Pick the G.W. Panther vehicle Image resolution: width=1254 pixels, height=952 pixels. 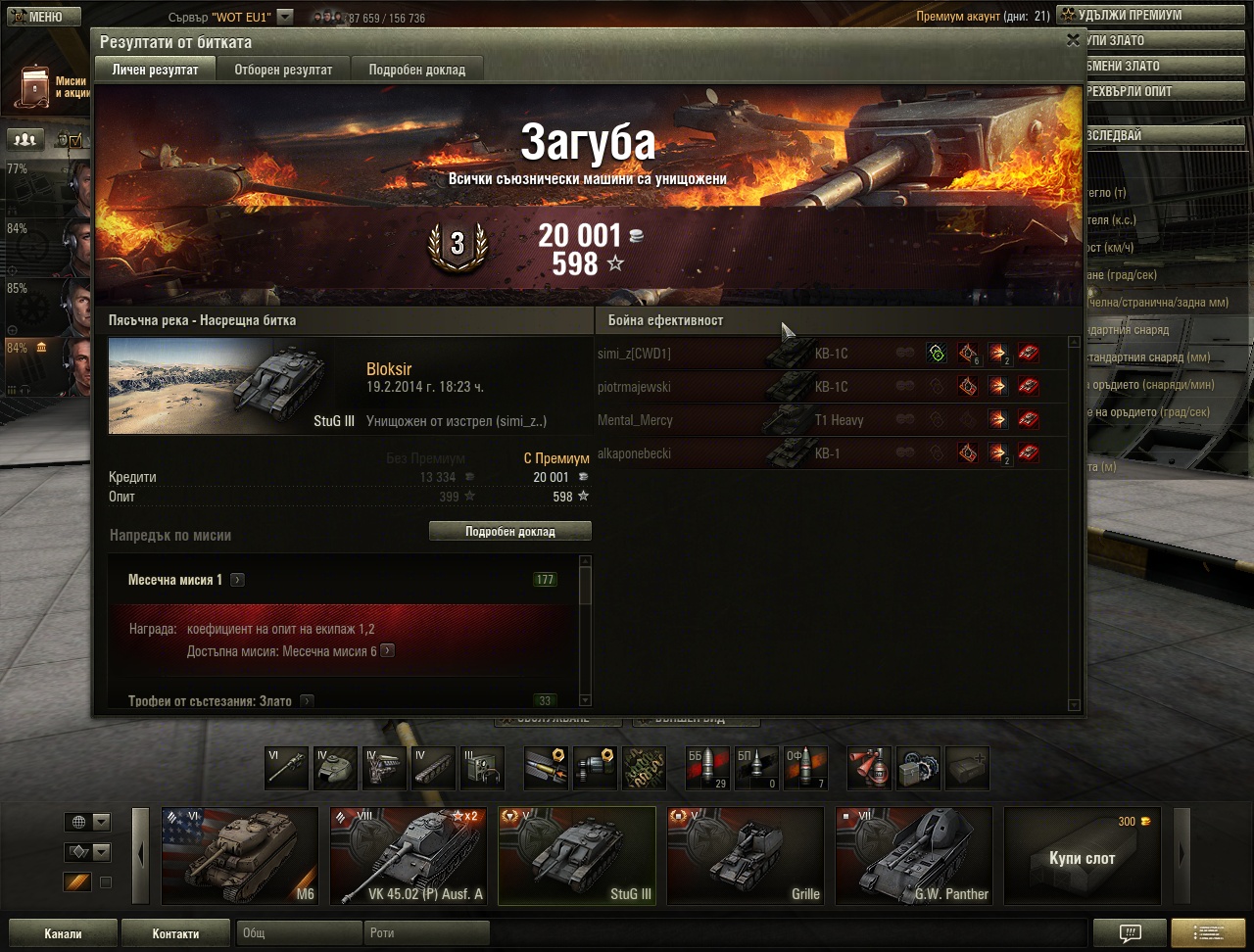tap(913, 855)
